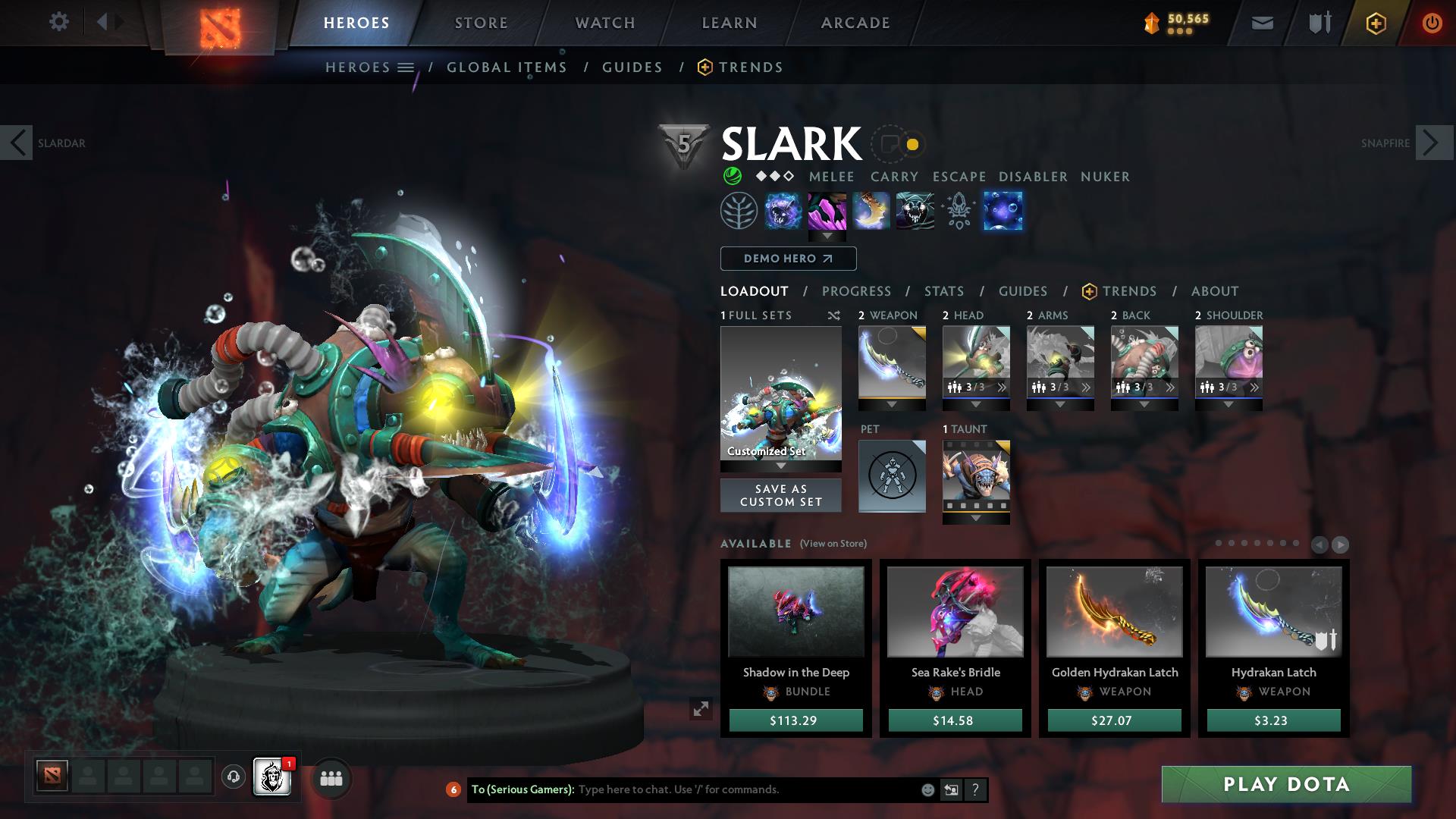Open the settings gear
1456x819 pixels.
pyautogui.click(x=59, y=21)
